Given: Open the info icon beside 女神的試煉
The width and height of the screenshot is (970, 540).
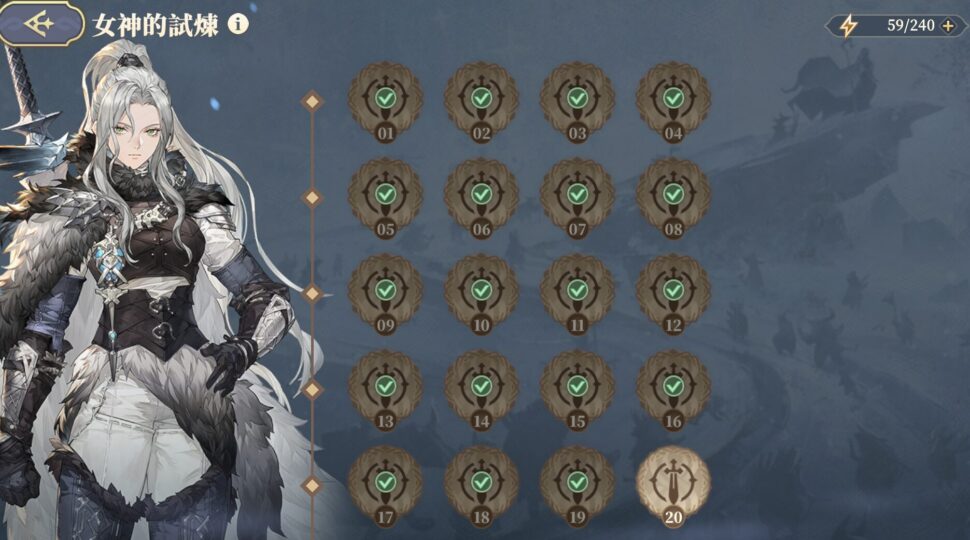Looking at the screenshot, I should [x=237, y=24].
